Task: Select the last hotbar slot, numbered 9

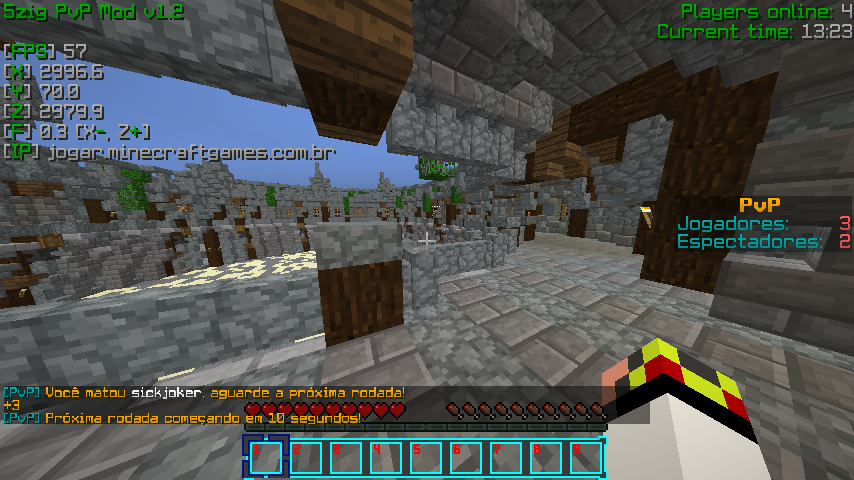Action: coord(585,457)
